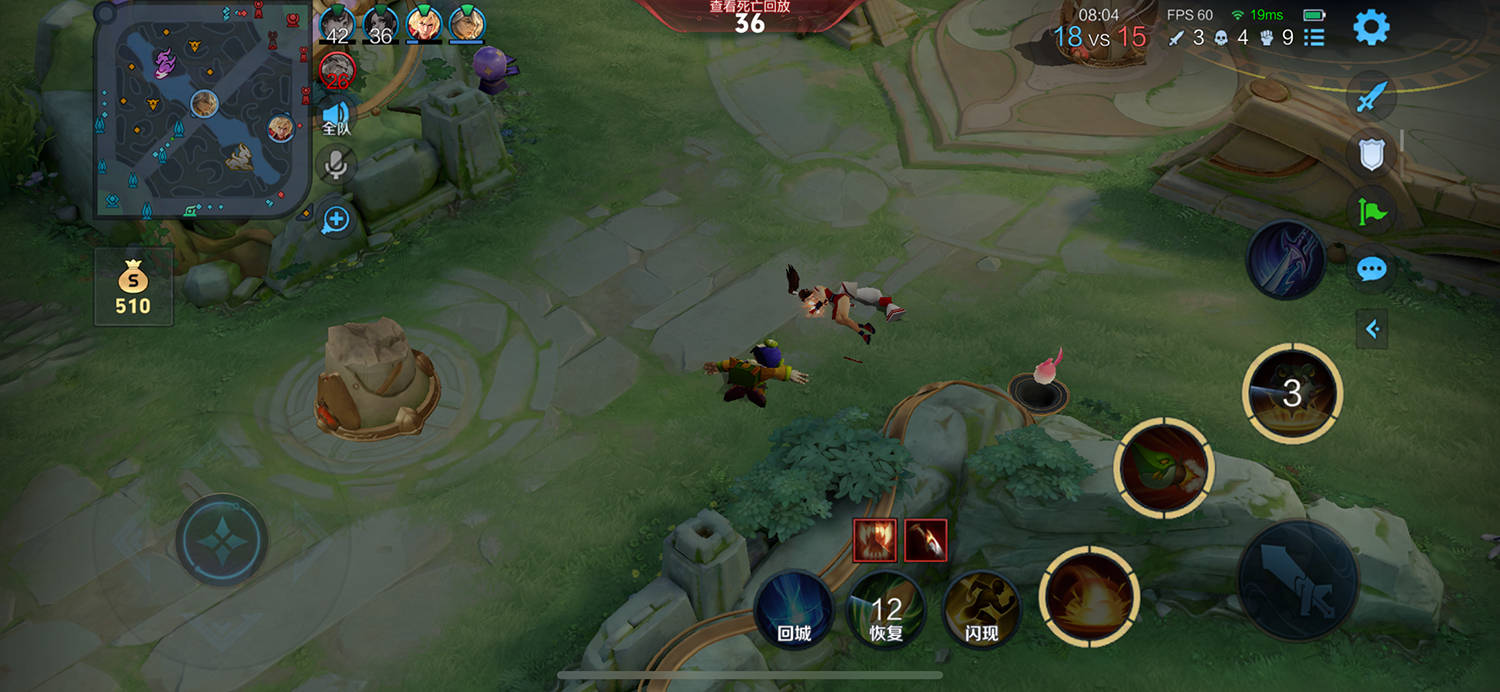Open the shop via gold bag
This screenshot has width=1500, height=692.
click(x=133, y=287)
